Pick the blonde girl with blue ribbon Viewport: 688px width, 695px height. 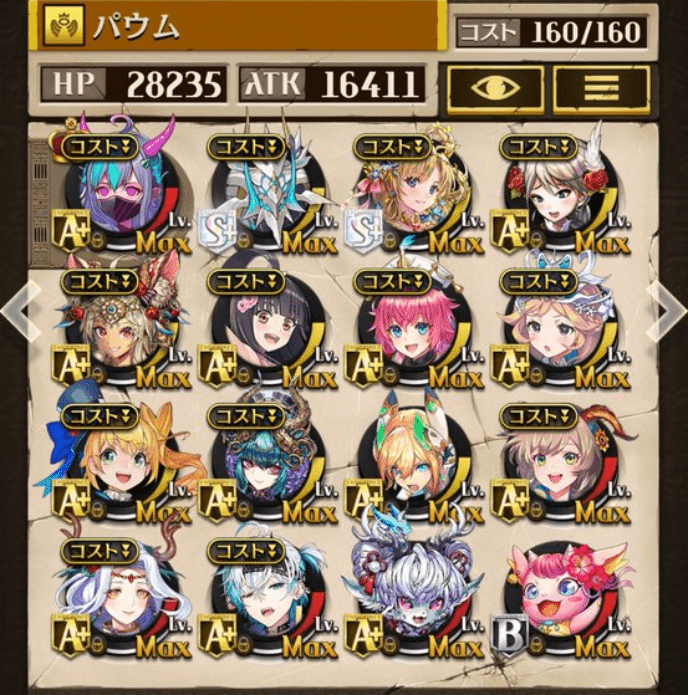click(x=120, y=462)
